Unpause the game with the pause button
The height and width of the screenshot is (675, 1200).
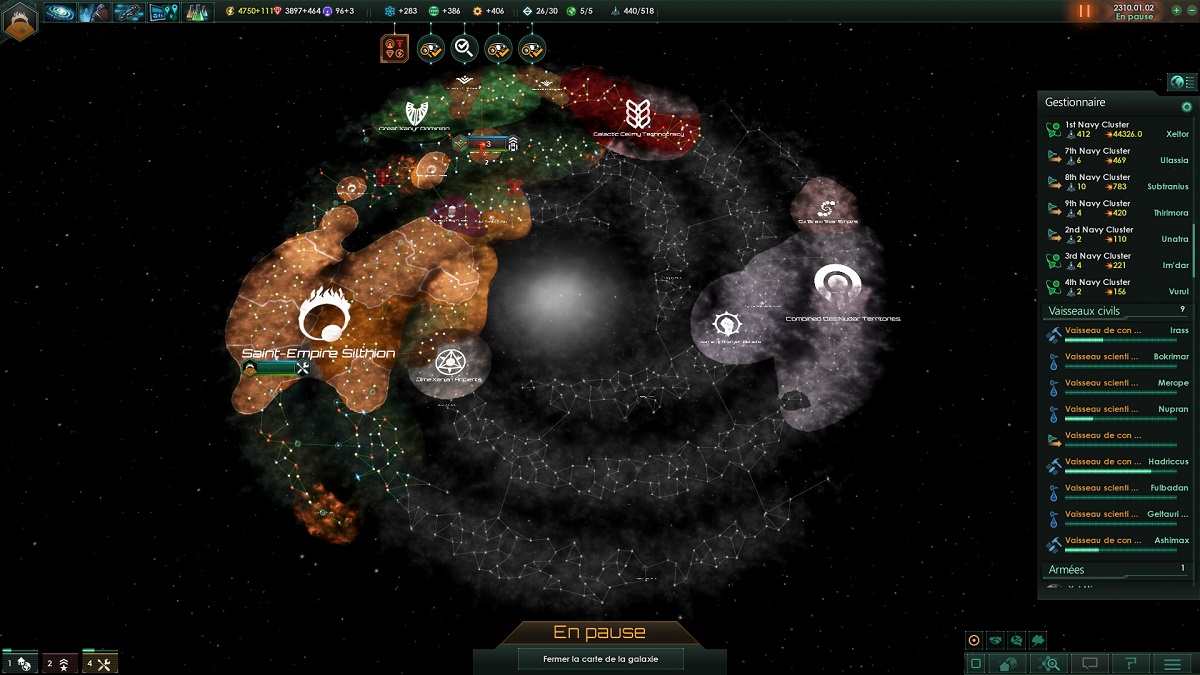[1085, 11]
